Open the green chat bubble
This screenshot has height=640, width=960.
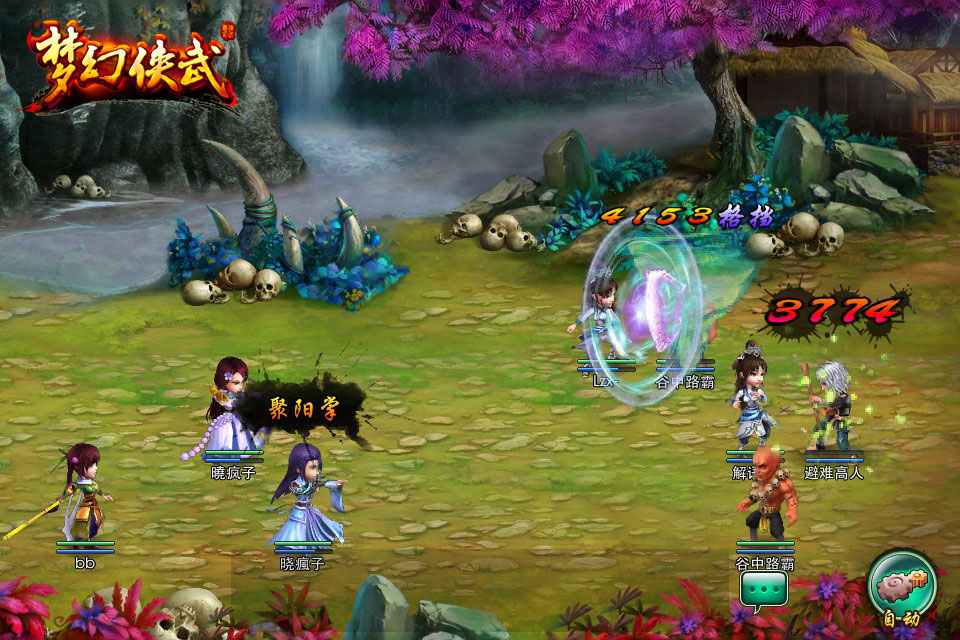click(764, 590)
